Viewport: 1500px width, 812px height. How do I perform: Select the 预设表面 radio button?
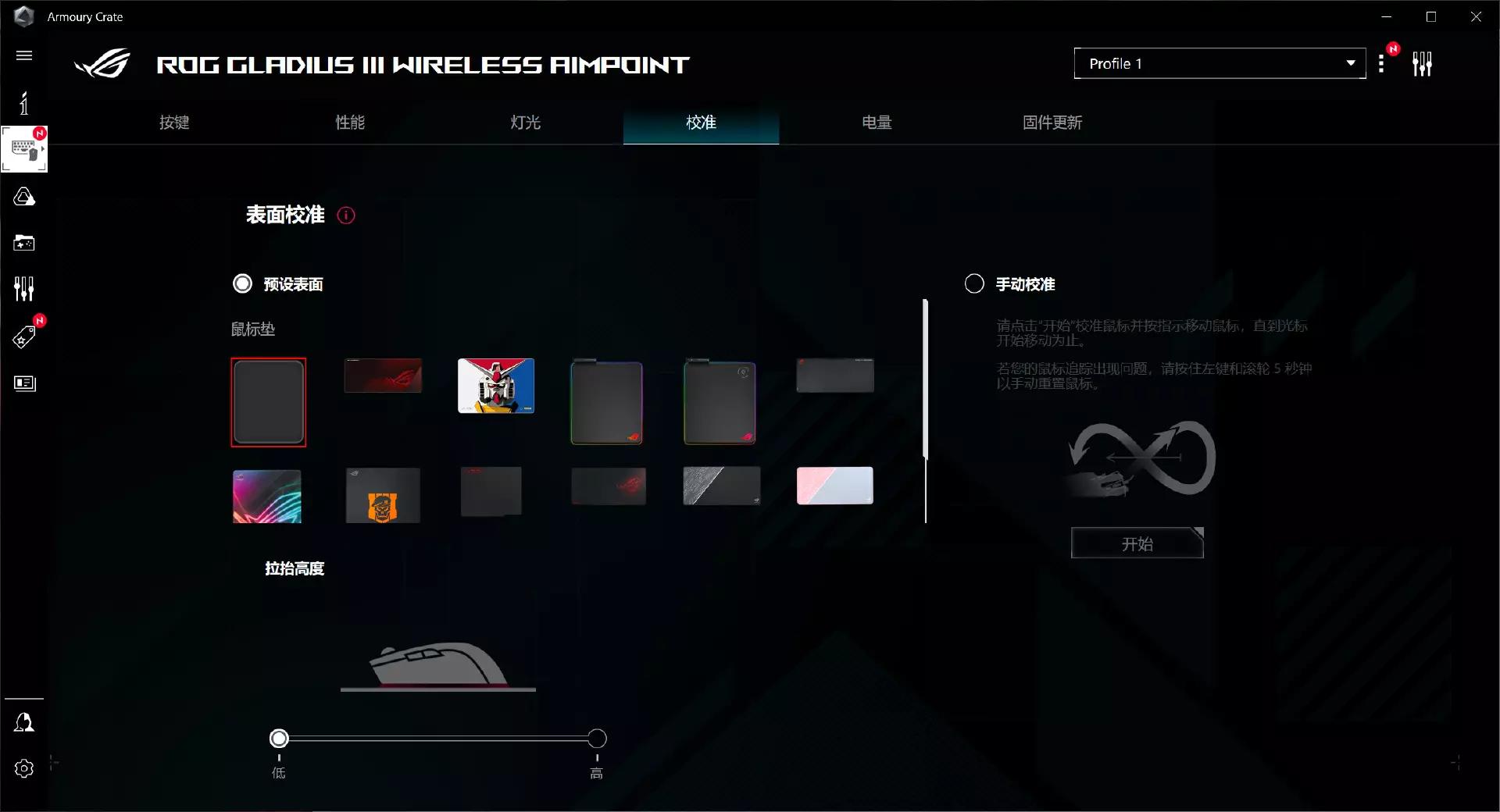tap(243, 283)
